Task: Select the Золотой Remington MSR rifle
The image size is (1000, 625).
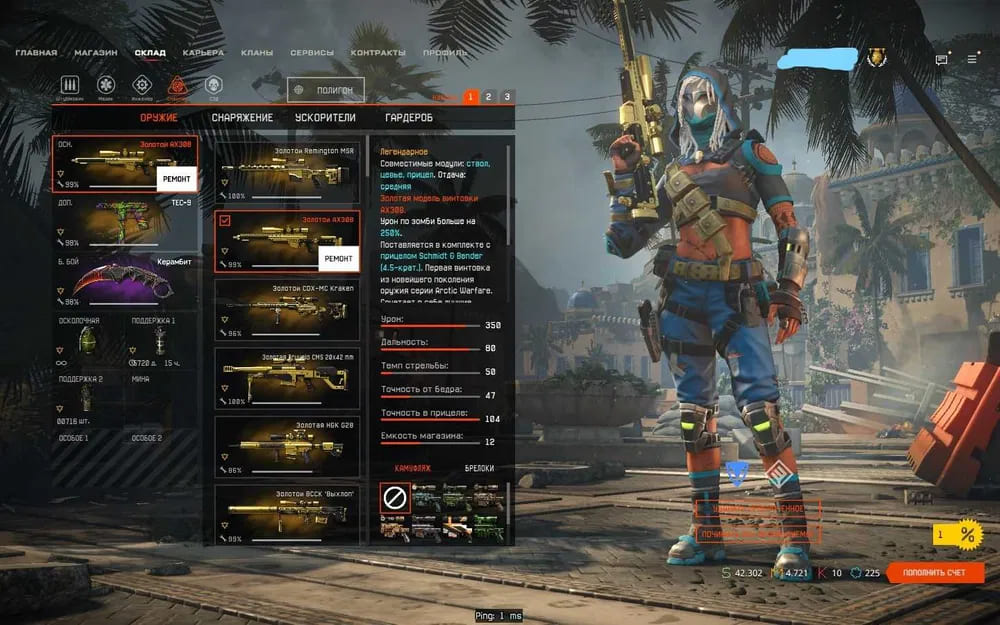Action: (x=287, y=171)
